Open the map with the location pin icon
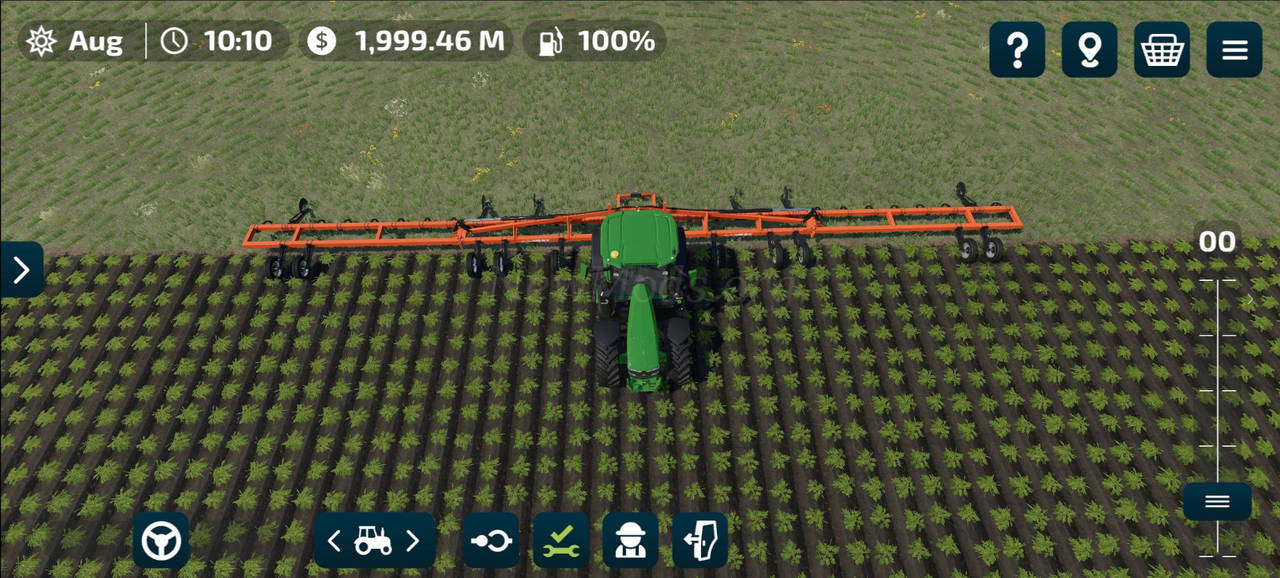1280x578 pixels. pyautogui.click(x=1089, y=50)
